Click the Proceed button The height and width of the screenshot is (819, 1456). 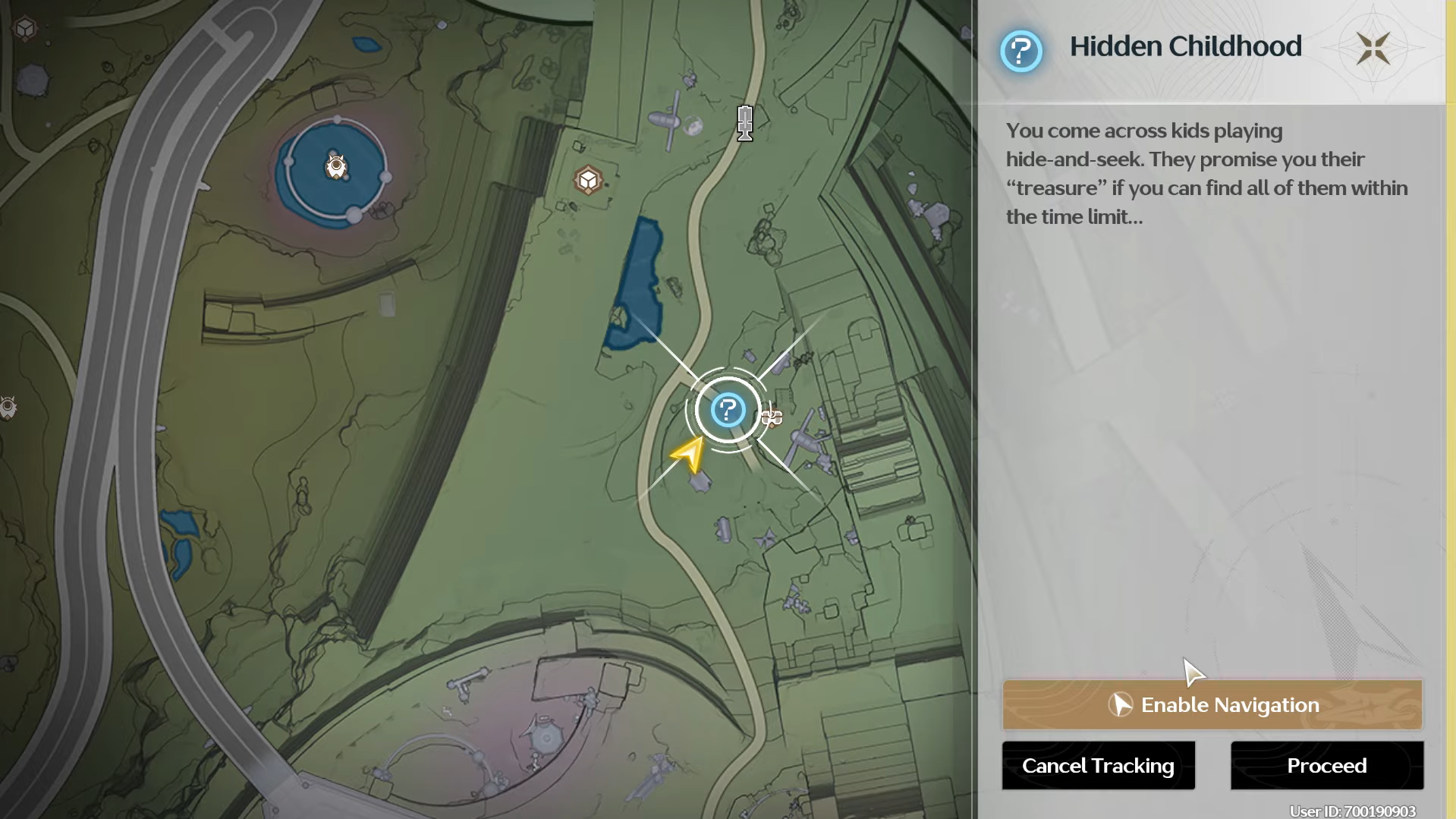[x=1326, y=766]
